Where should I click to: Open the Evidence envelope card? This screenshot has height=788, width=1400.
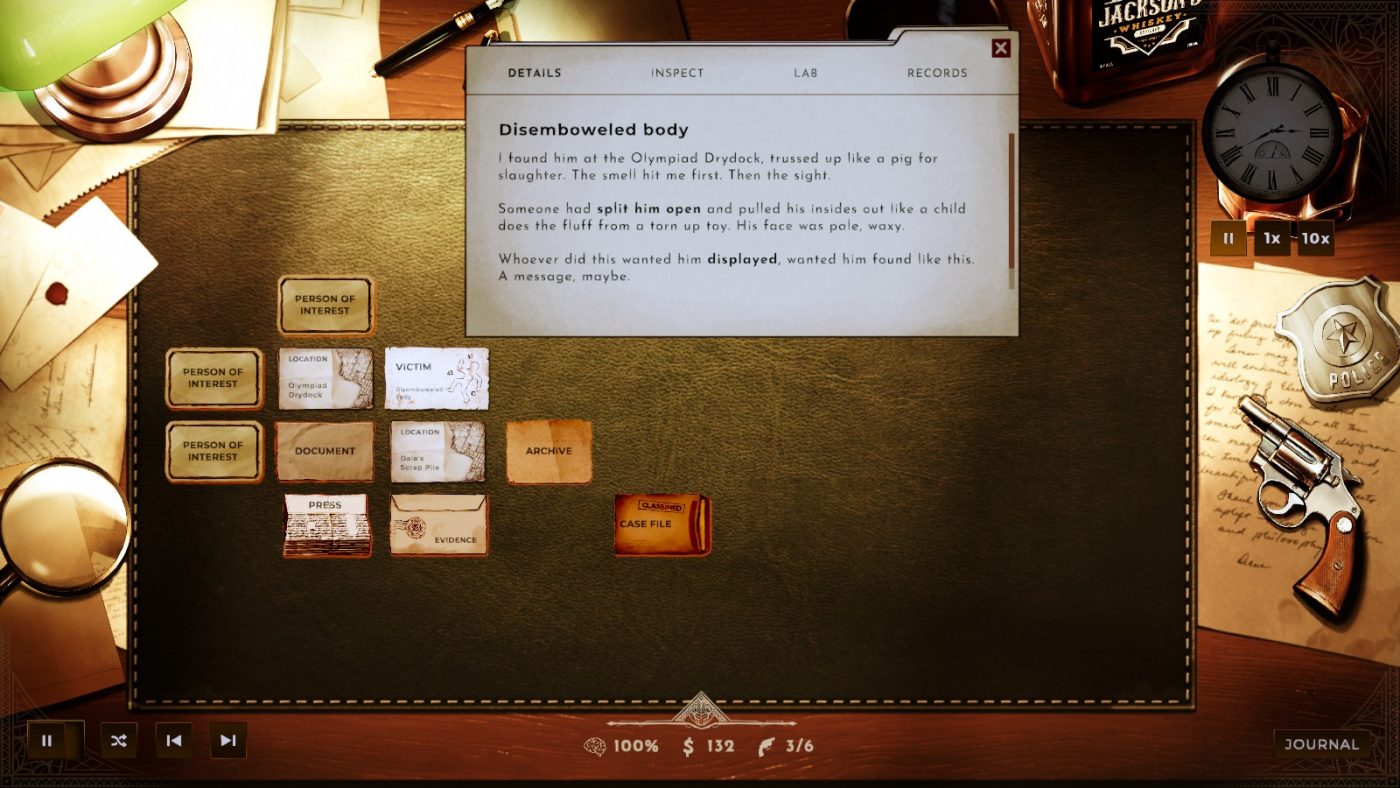pos(438,527)
